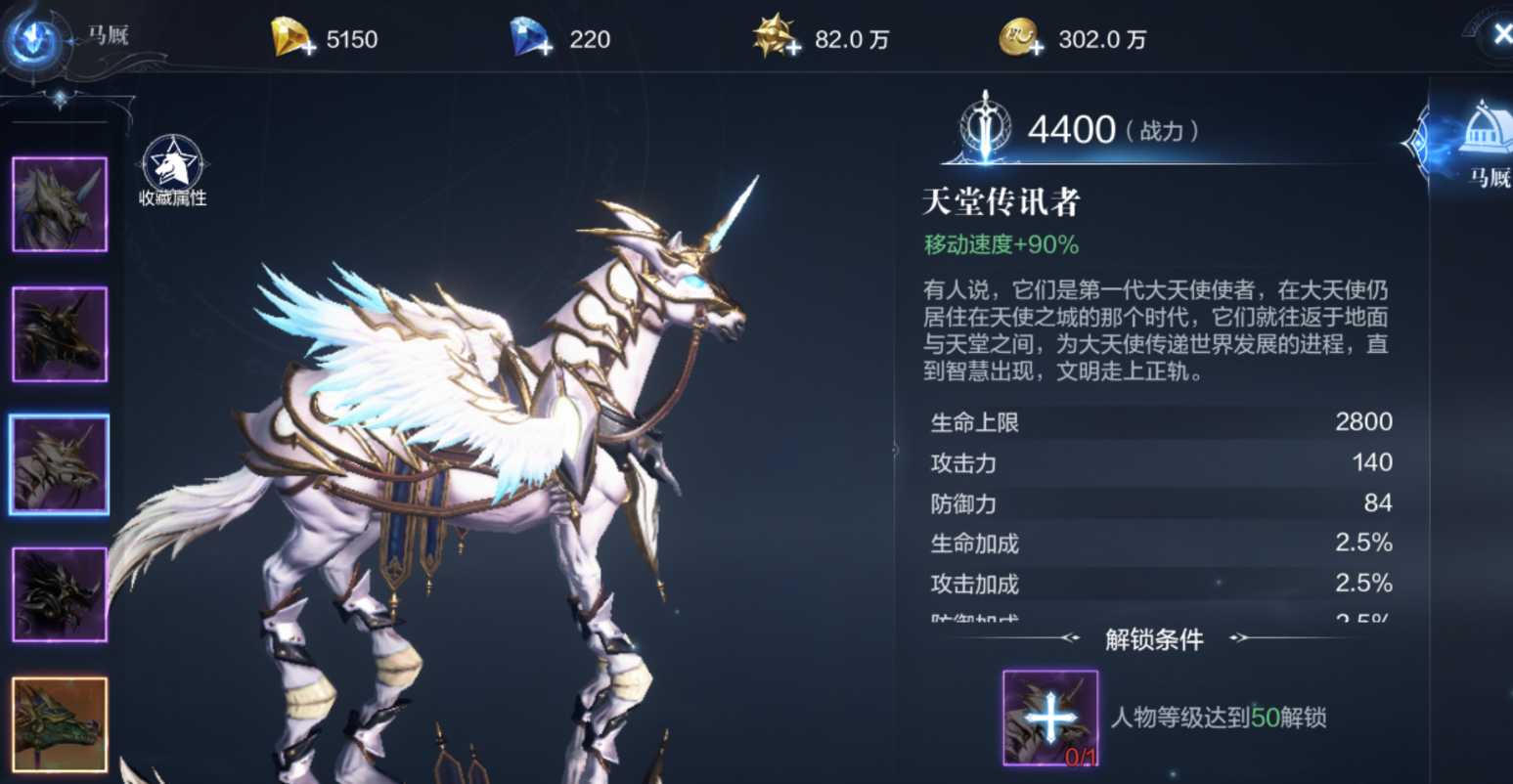Close the stable screen with the X
Viewport: 1513px width, 784px height.
(1500, 35)
